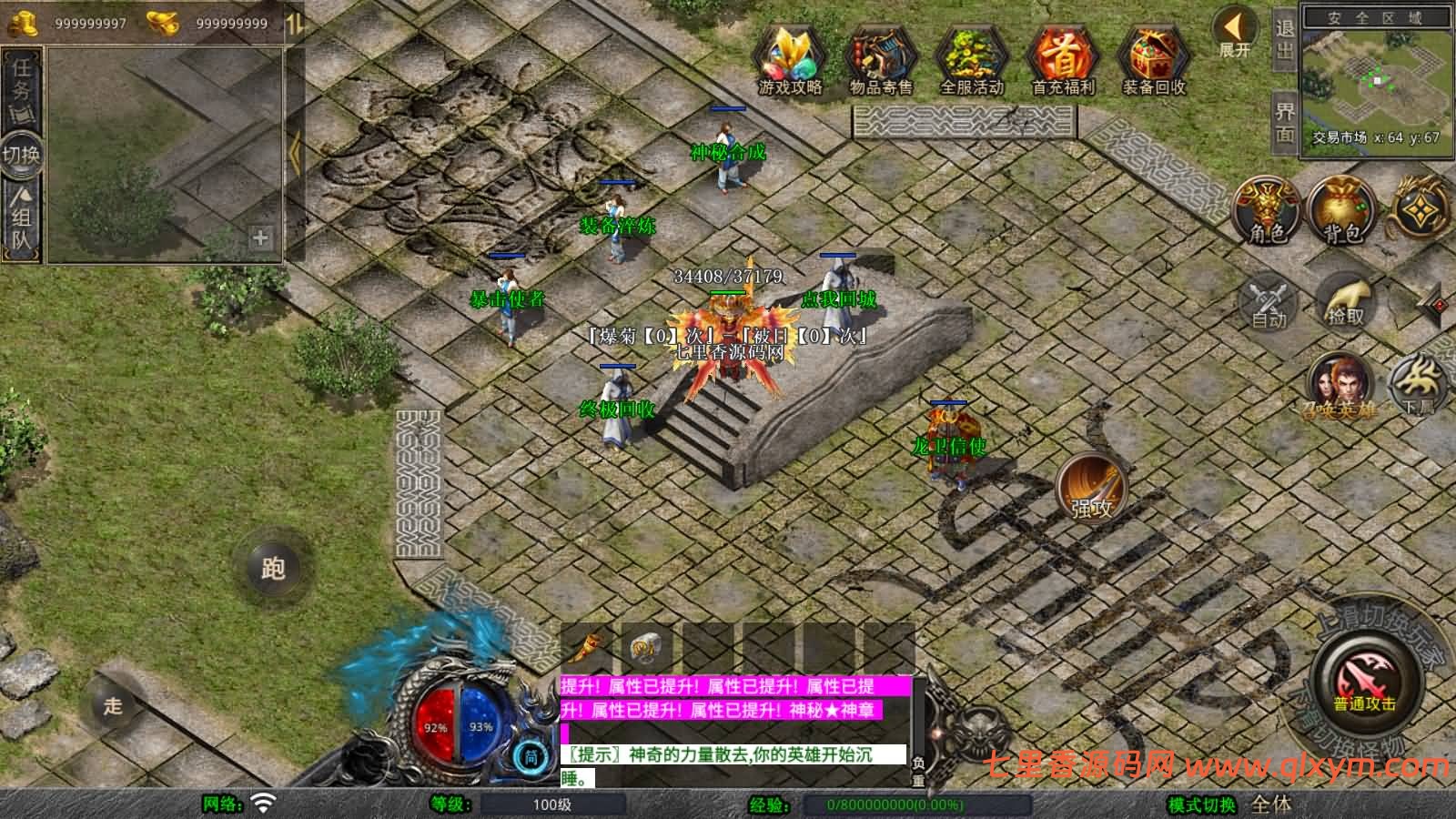Select the 跑 run movement button
The height and width of the screenshot is (819, 1456).
[x=273, y=568]
